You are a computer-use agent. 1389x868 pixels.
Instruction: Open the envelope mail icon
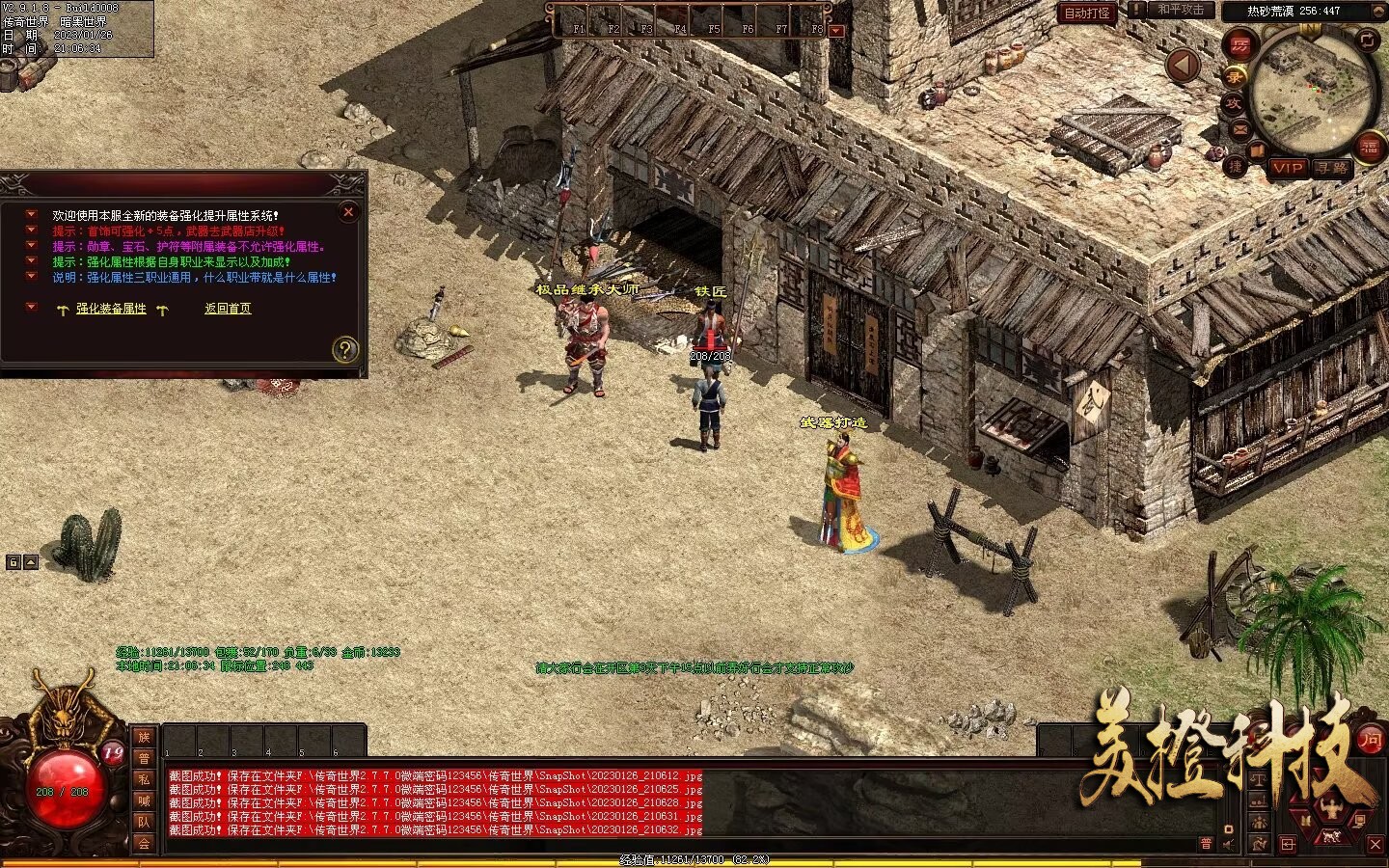[1239, 129]
